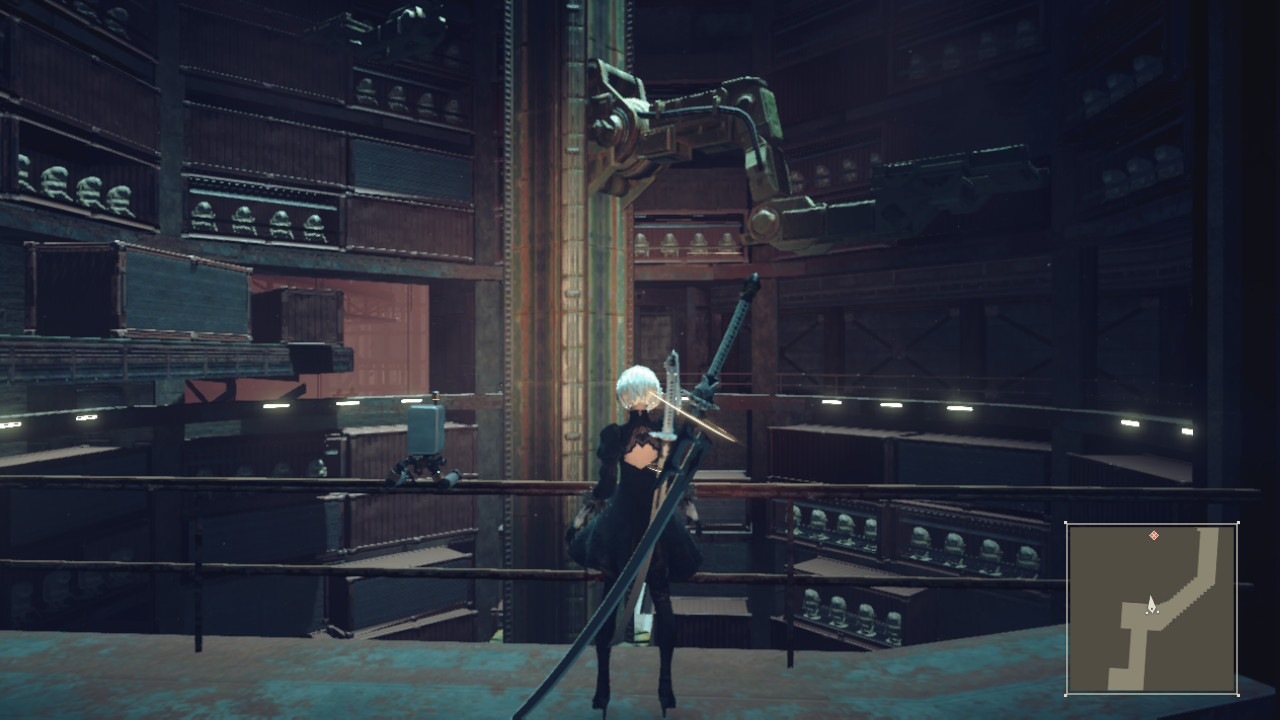Click the minimap in the corner
1280x720 pixels.
click(1152, 608)
